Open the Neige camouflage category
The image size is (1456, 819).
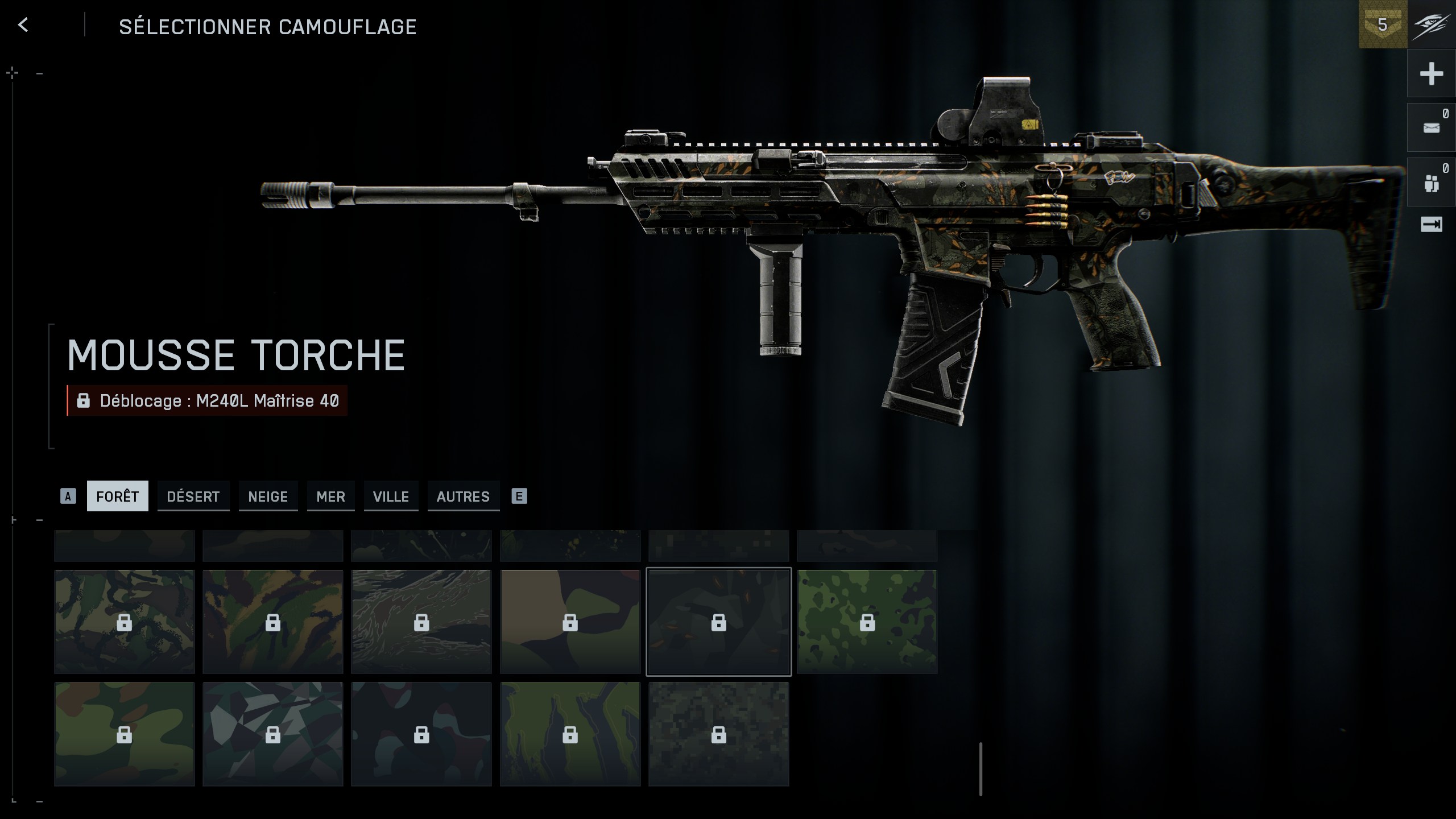point(268,496)
